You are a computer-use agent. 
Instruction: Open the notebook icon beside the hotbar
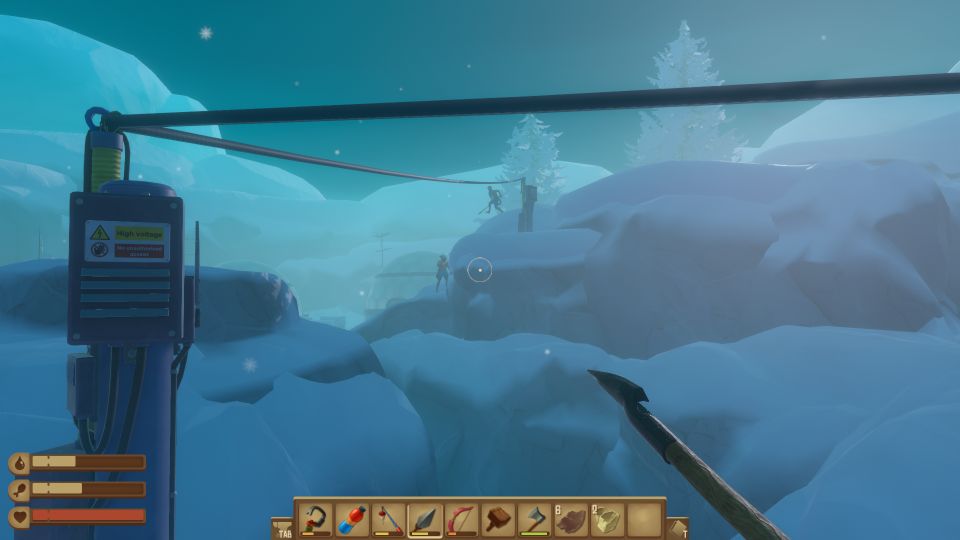point(677,527)
